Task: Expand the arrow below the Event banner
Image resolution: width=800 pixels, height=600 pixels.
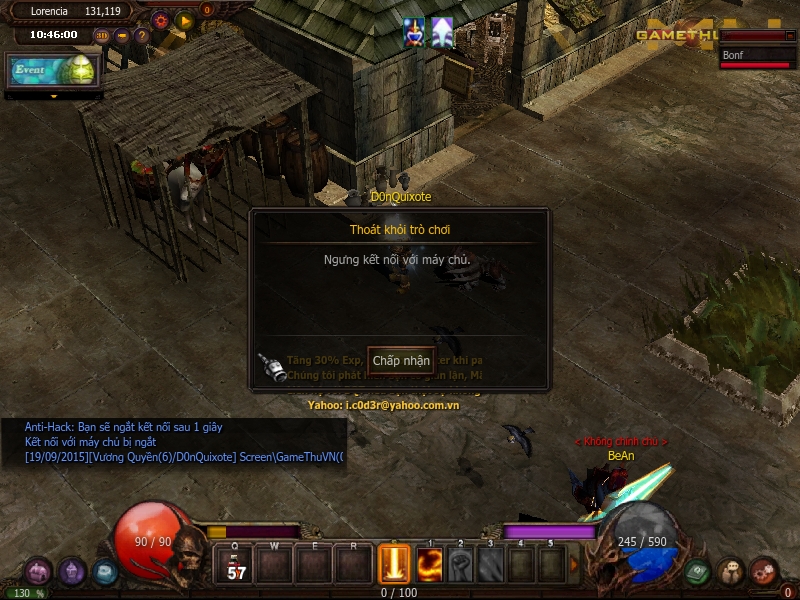Action: 54,97
